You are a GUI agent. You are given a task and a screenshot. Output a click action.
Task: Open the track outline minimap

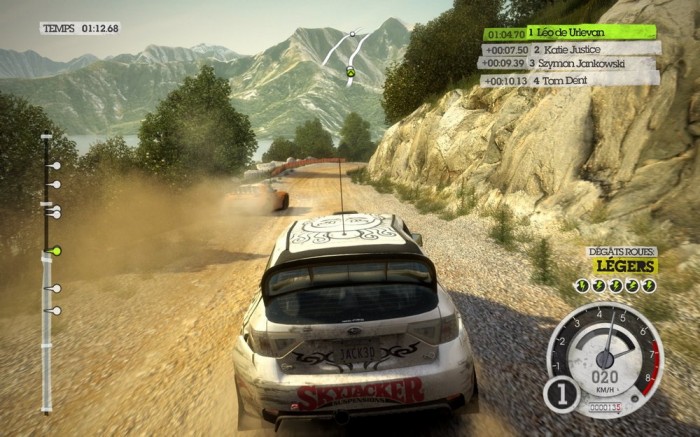click(349, 53)
